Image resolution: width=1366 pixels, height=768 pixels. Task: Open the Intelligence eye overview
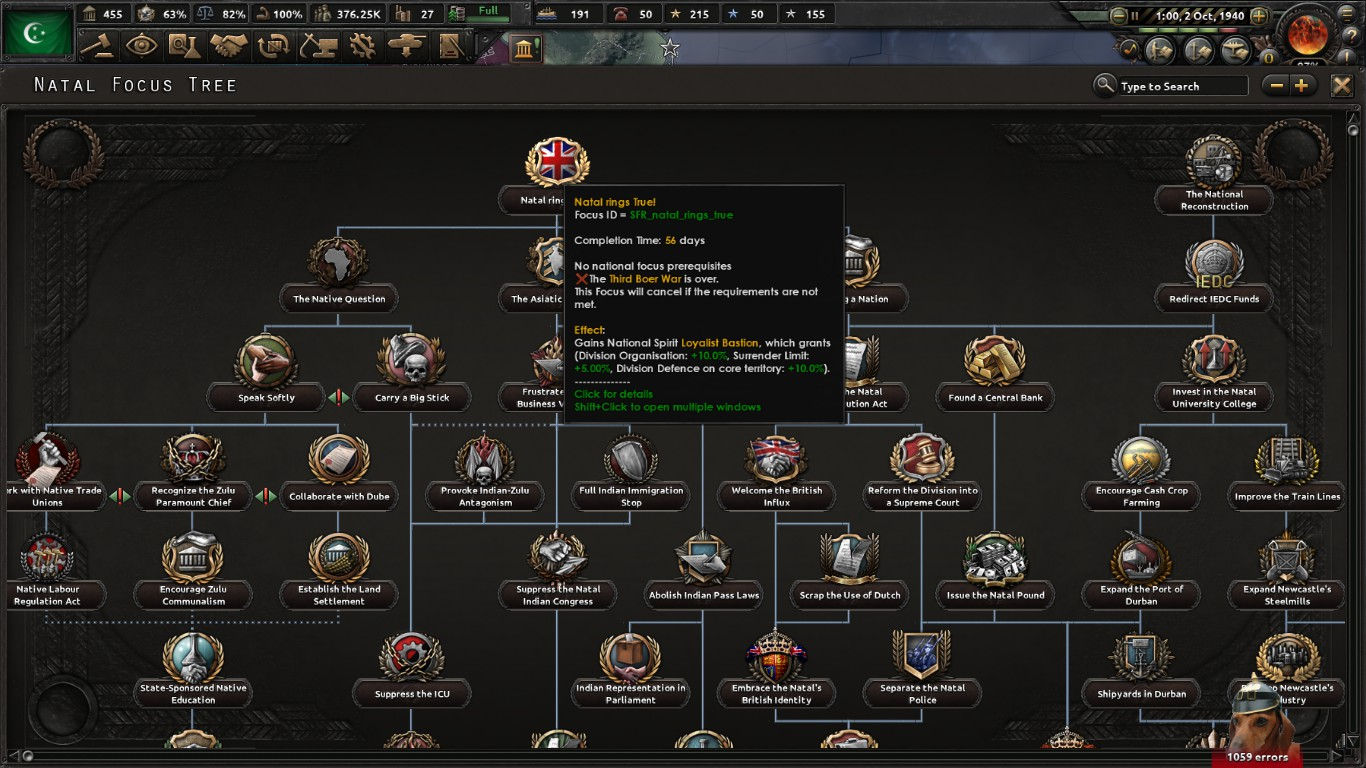141,46
